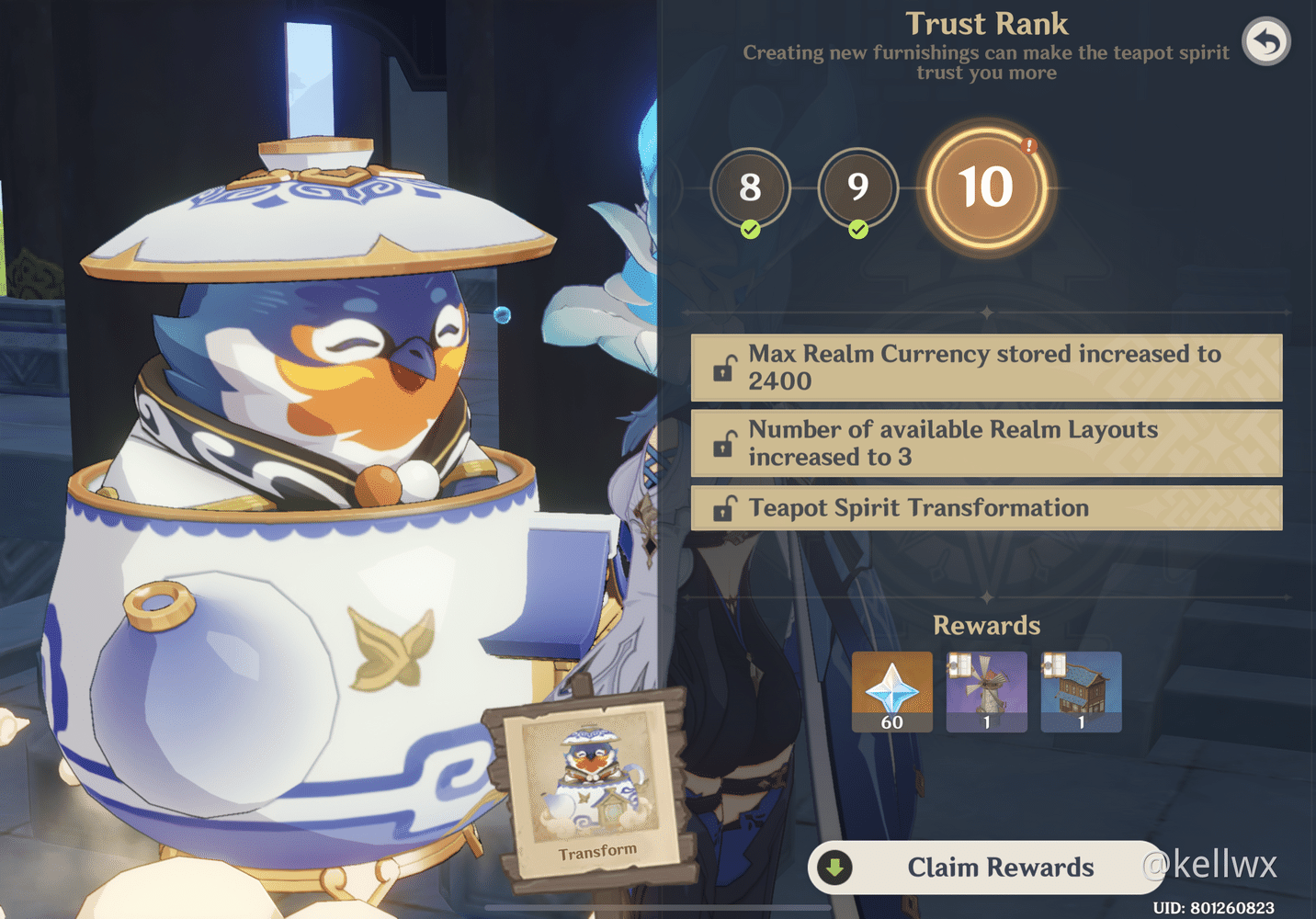The image size is (1316, 919).
Task: Select the furnishing blueprint reward
Action: [986, 691]
